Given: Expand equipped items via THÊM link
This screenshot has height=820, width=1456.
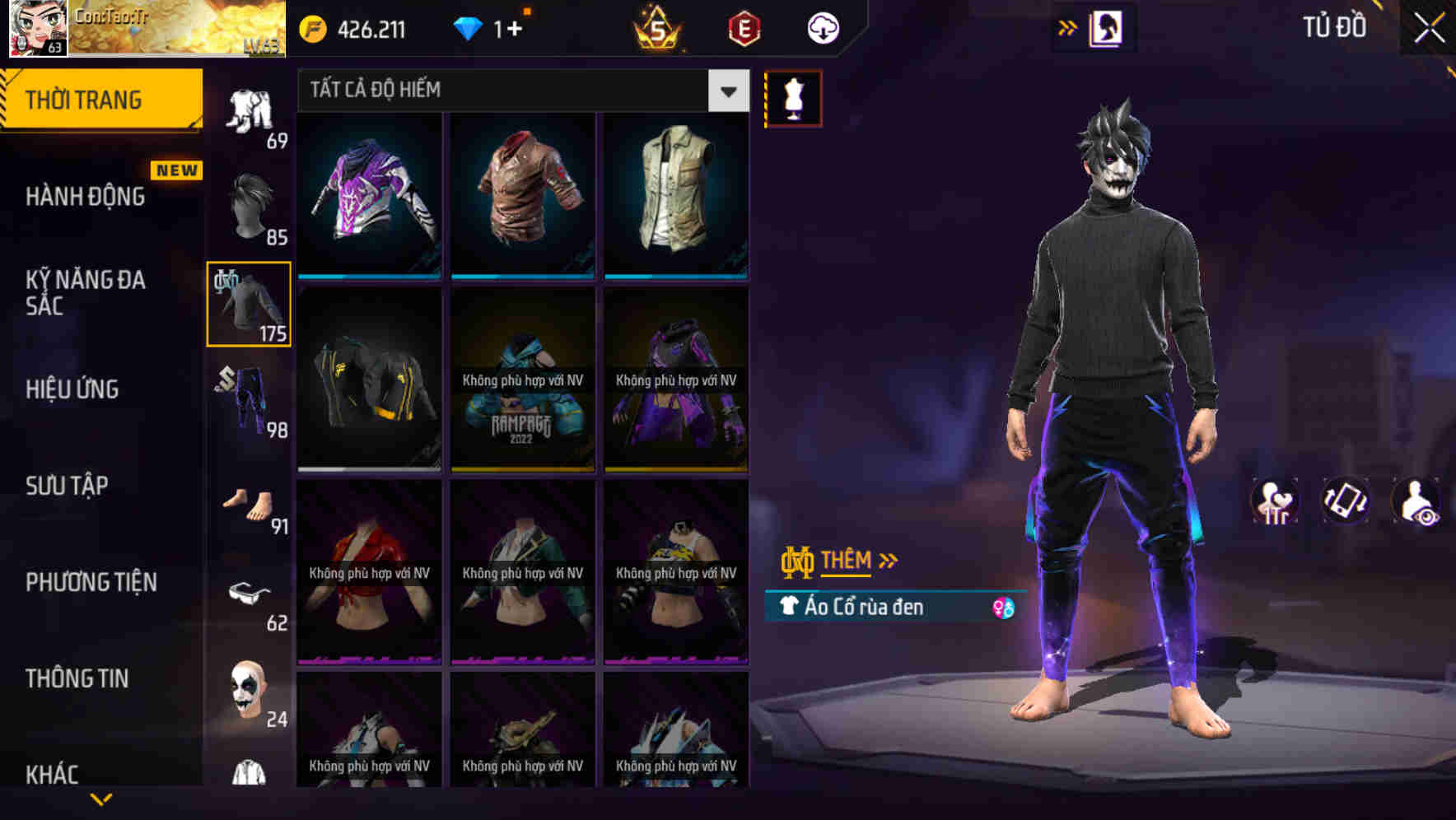Looking at the screenshot, I should (847, 561).
